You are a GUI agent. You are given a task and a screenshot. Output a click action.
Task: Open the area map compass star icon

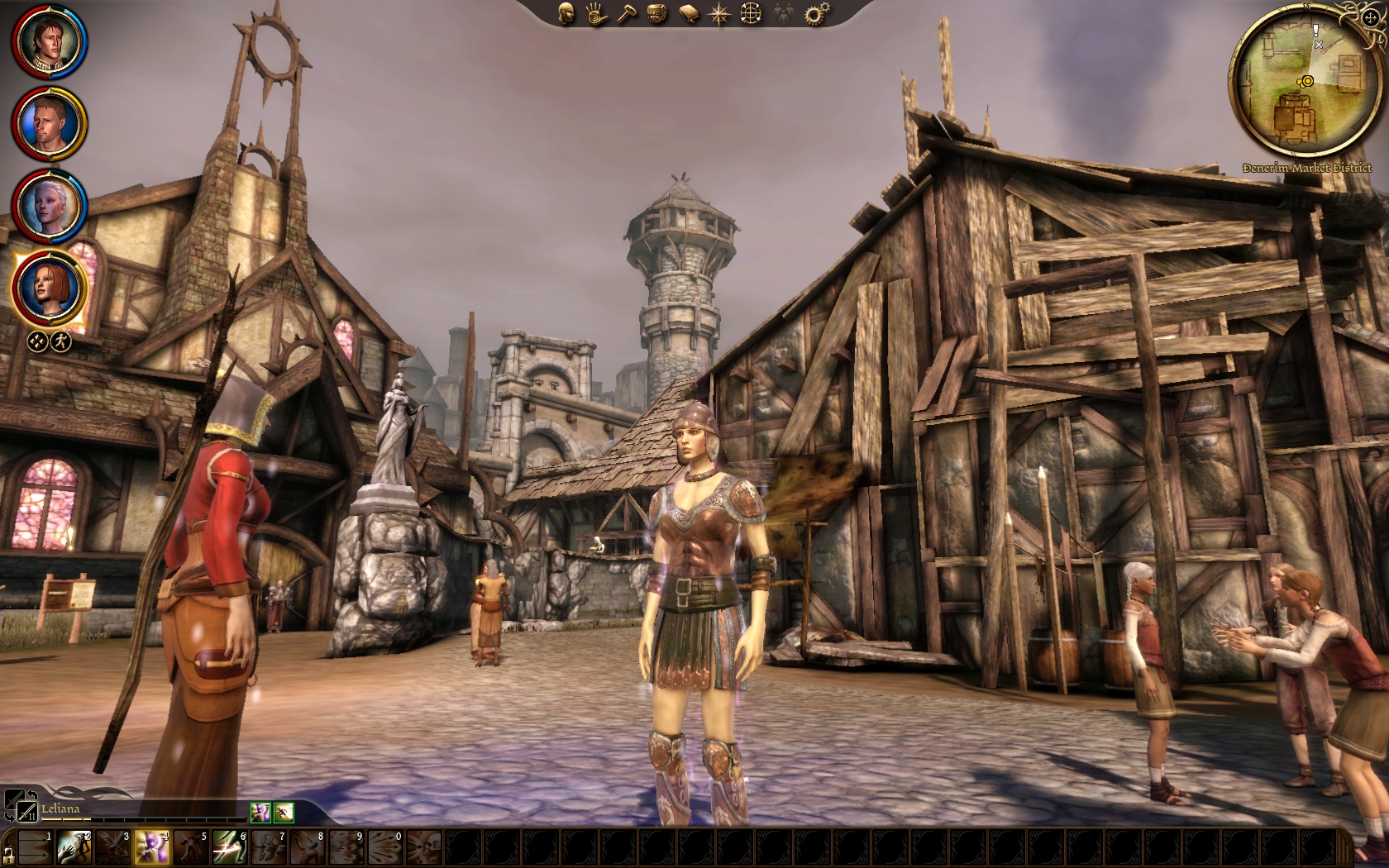(x=719, y=13)
